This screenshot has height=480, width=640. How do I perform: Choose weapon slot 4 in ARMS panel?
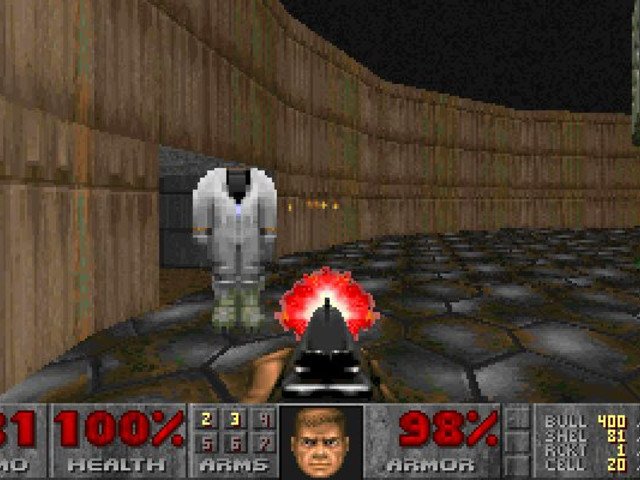tap(263, 420)
